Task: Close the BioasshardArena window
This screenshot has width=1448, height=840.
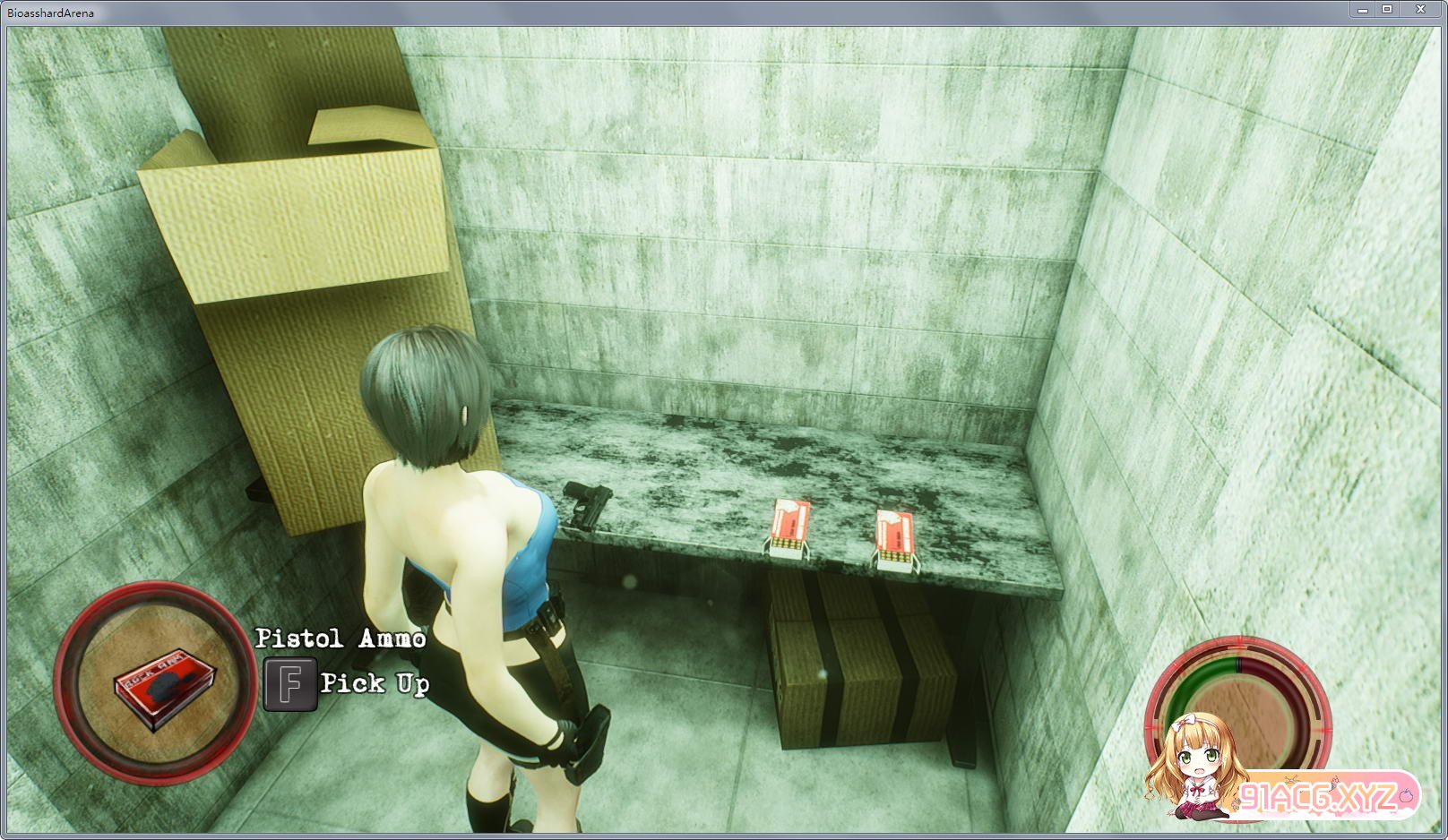Action: point(1421,10)
